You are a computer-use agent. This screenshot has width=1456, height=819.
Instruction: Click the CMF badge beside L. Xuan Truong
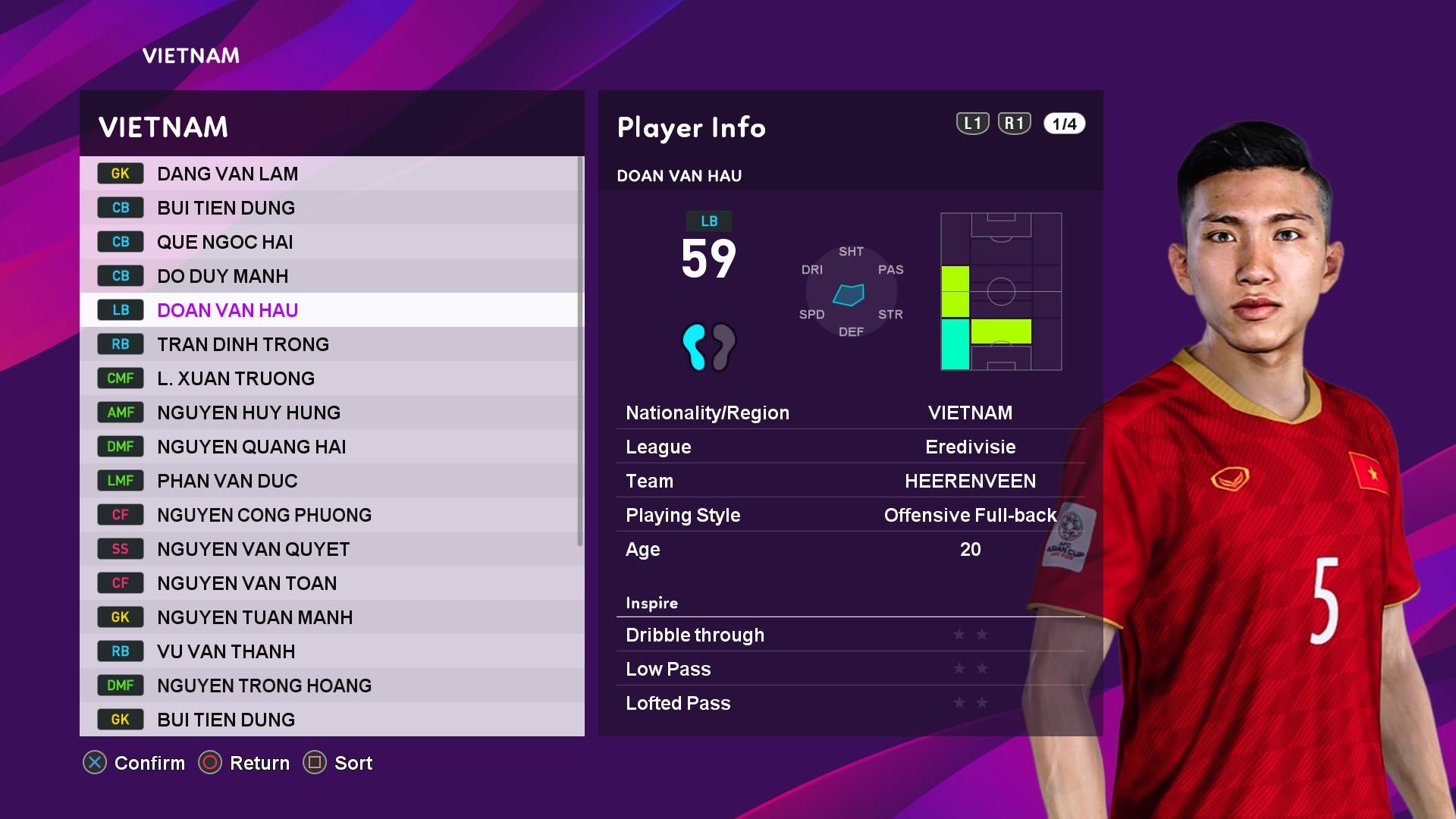[x=120, y=378]
